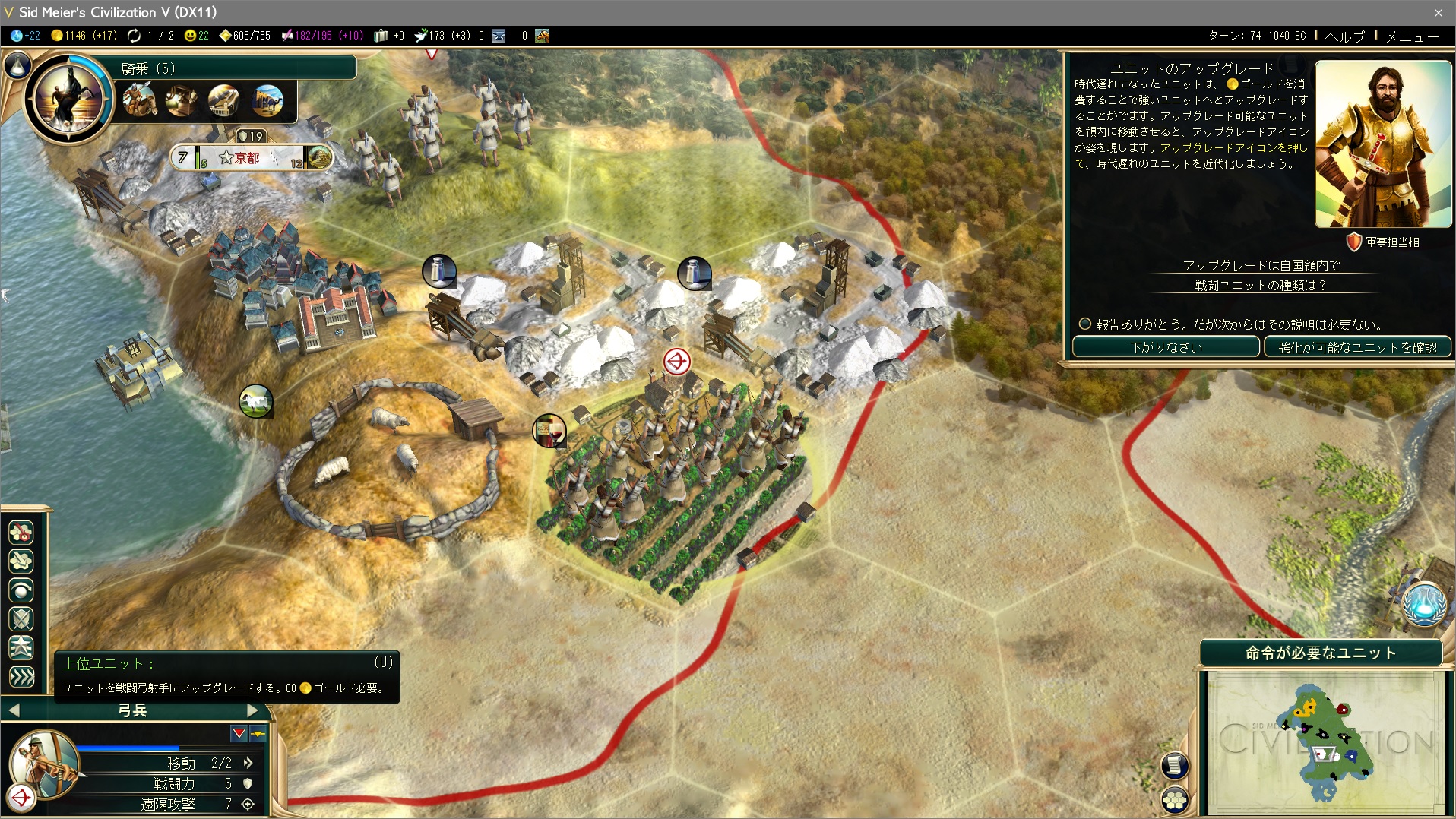Open the 戦闘ユニットの種類は？ advisor topic
The image size is (1456, 819).
pos(1261,285)
